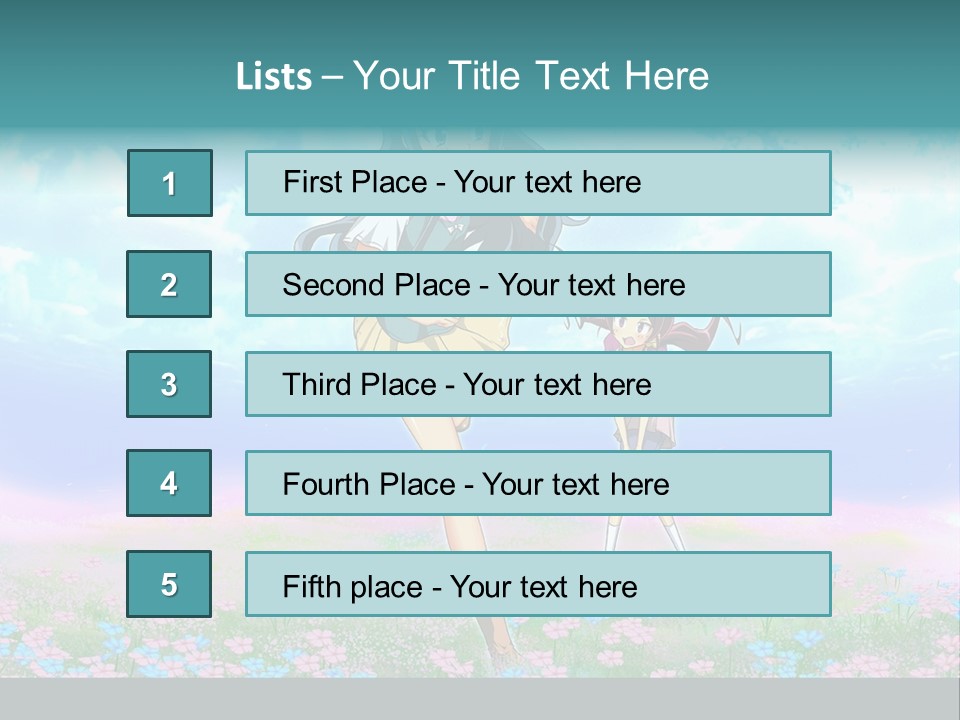This screenshot has width=960, height=720.
Task: Select the number 1 box
Action: click(169, 183)
